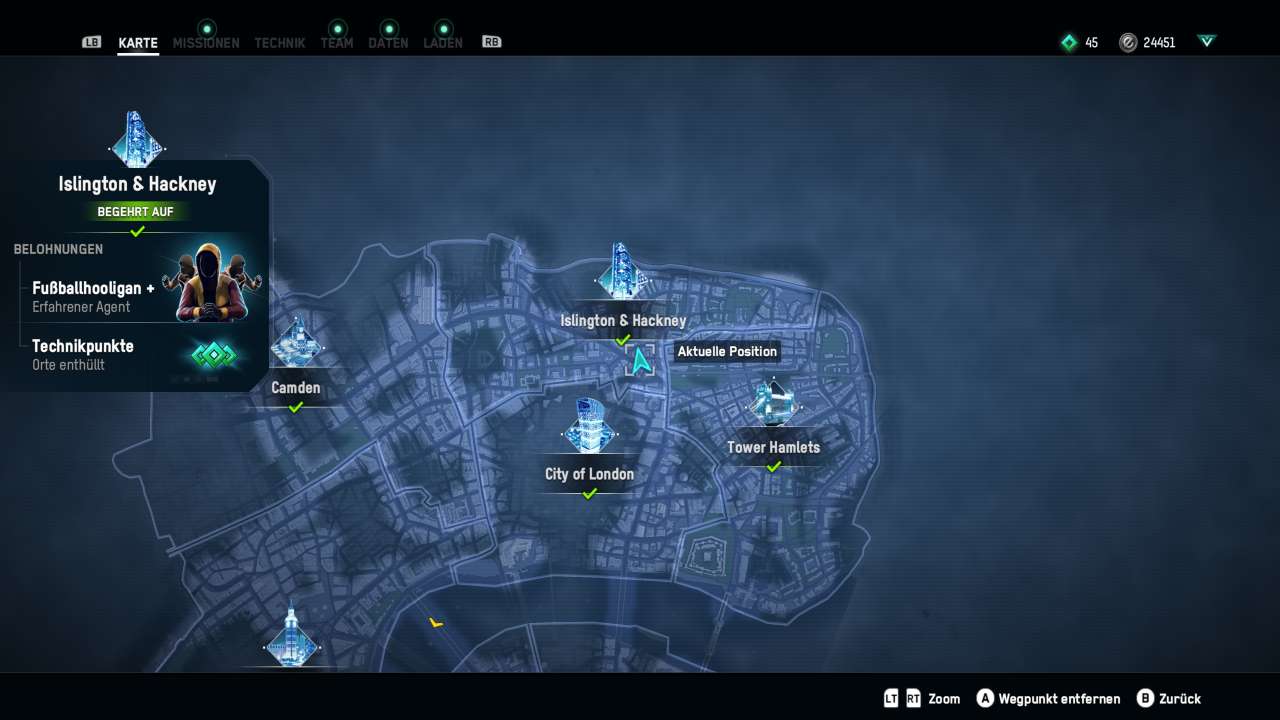Click the Islington & Hackney map marker

click(x=621, y=274)
